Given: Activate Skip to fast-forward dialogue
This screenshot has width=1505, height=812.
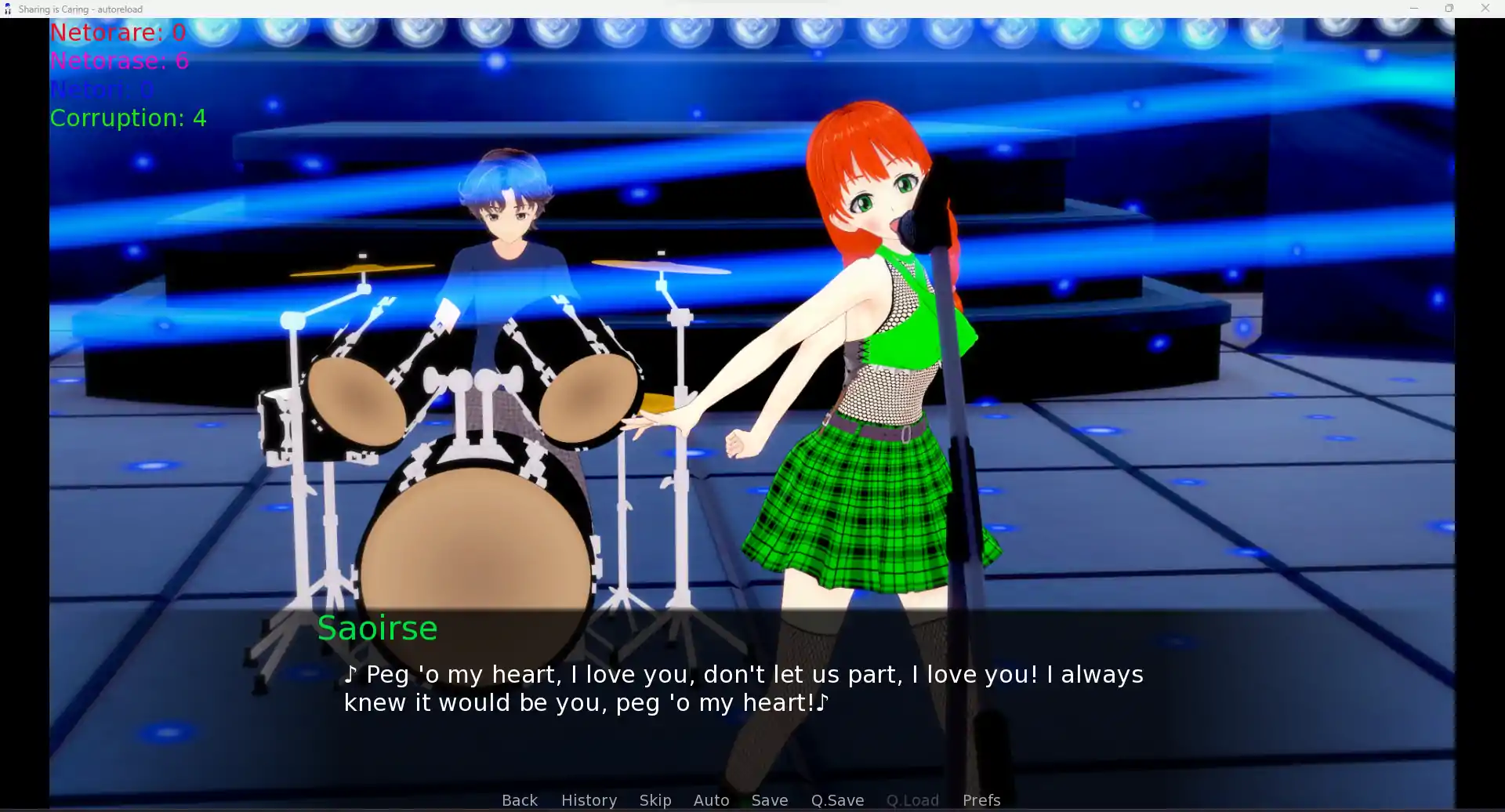Looking at the screenshot, I should [x=655, y=799].
